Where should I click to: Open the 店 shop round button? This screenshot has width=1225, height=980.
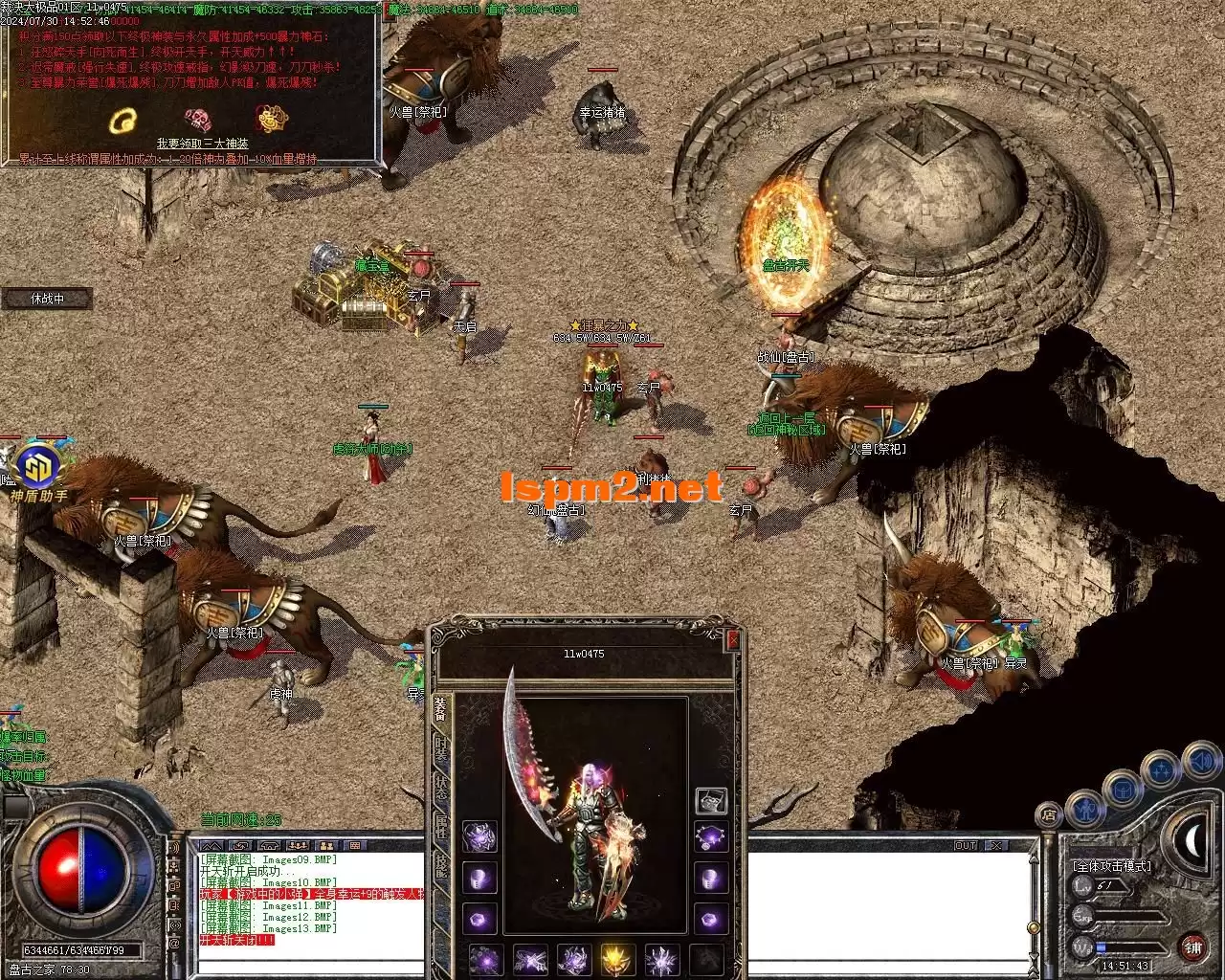[x=1049, y=816]
